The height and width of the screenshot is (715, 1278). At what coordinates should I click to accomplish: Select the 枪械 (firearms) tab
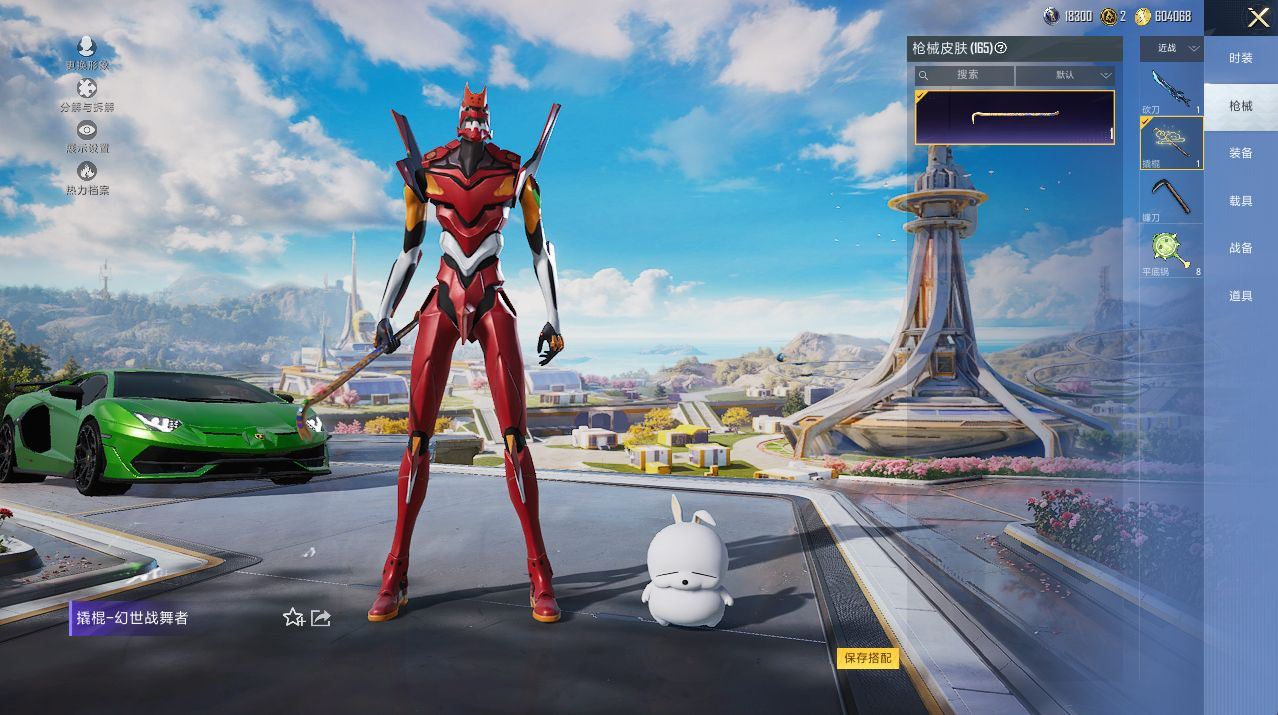(1241, 106)
